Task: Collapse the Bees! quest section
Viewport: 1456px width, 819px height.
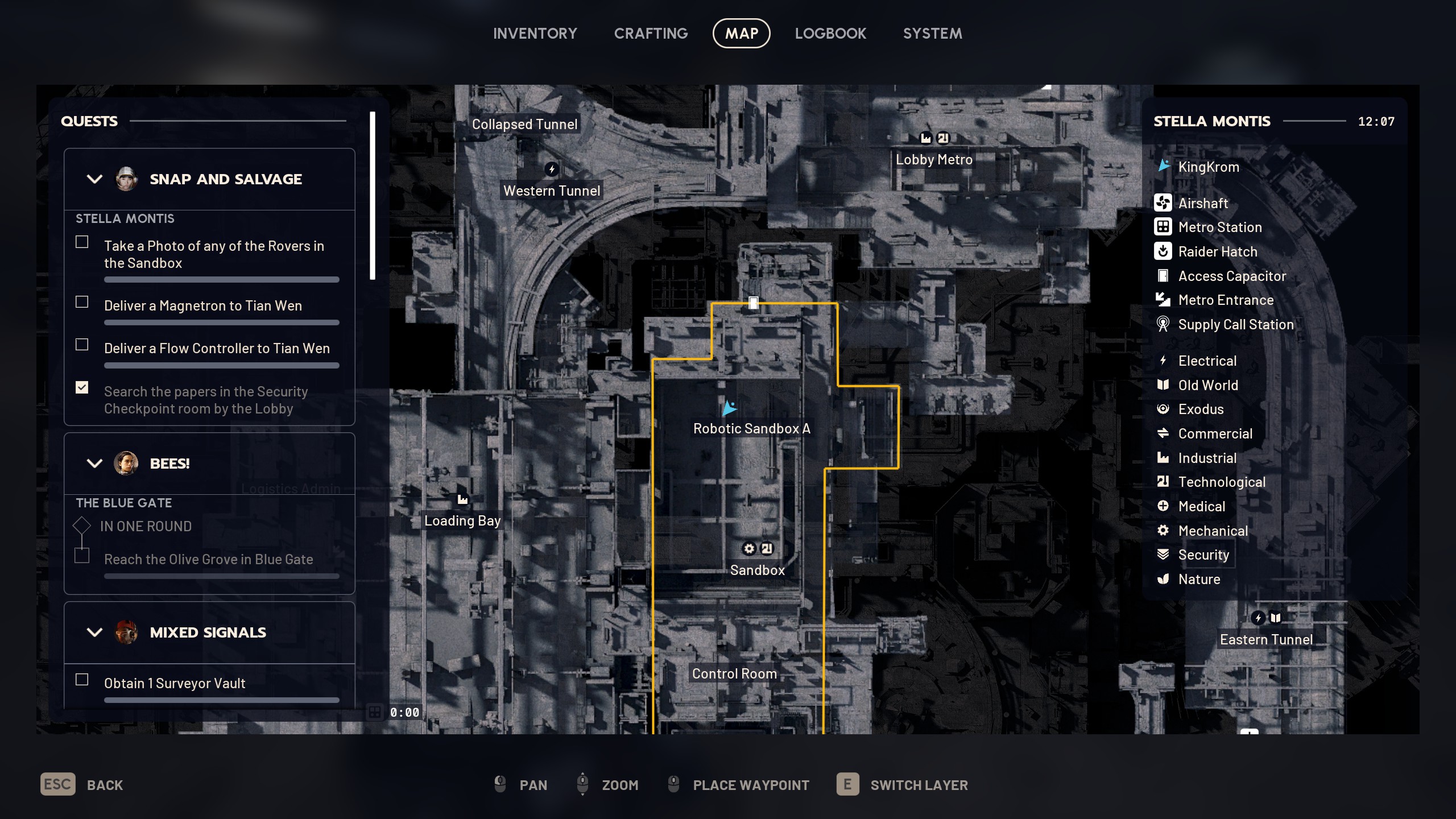Action: (x=94, y=464)
